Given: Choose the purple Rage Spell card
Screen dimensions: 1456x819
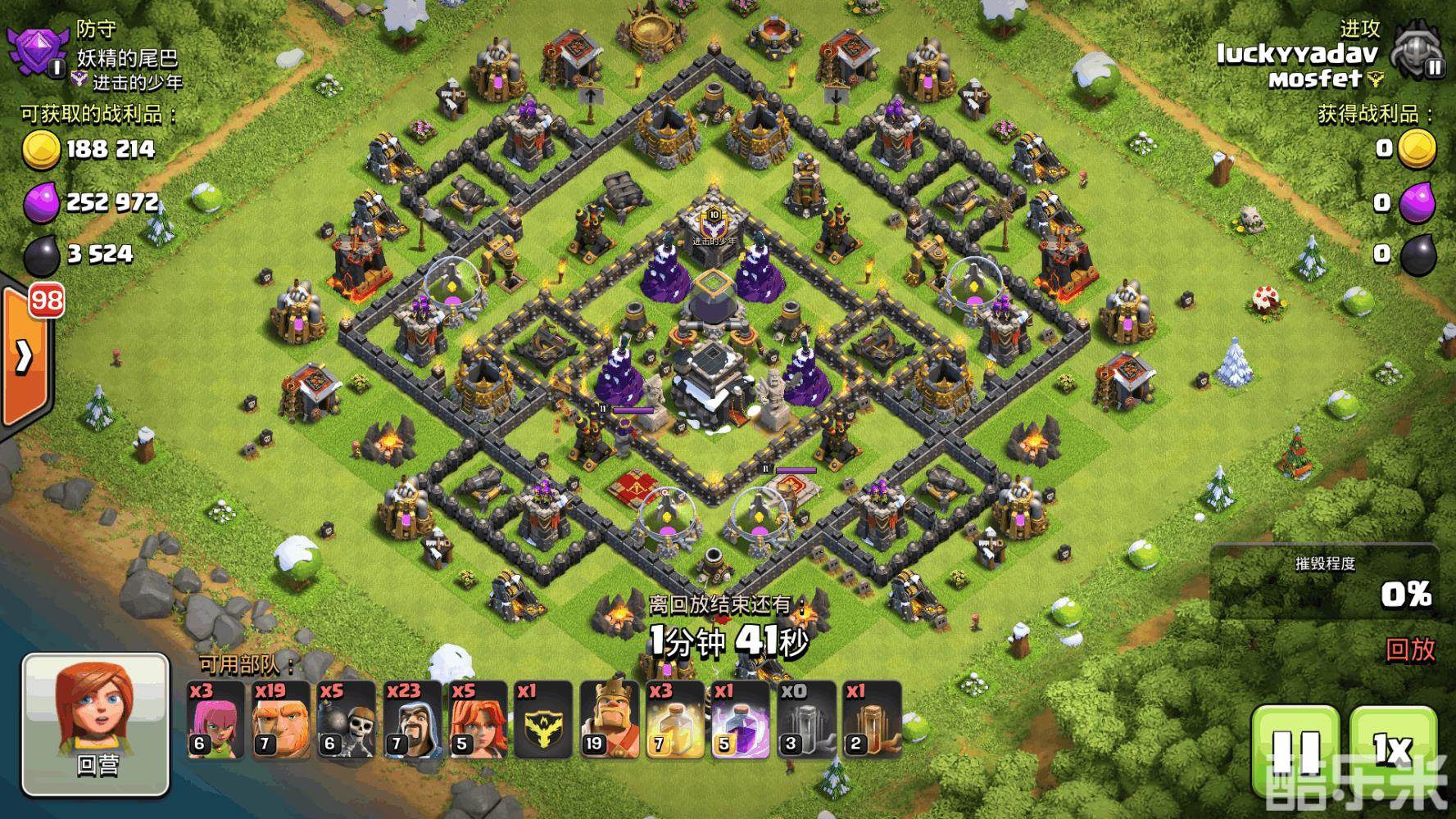Looking at the screenshot, I should pyautogui.click(x=740, y=720).
